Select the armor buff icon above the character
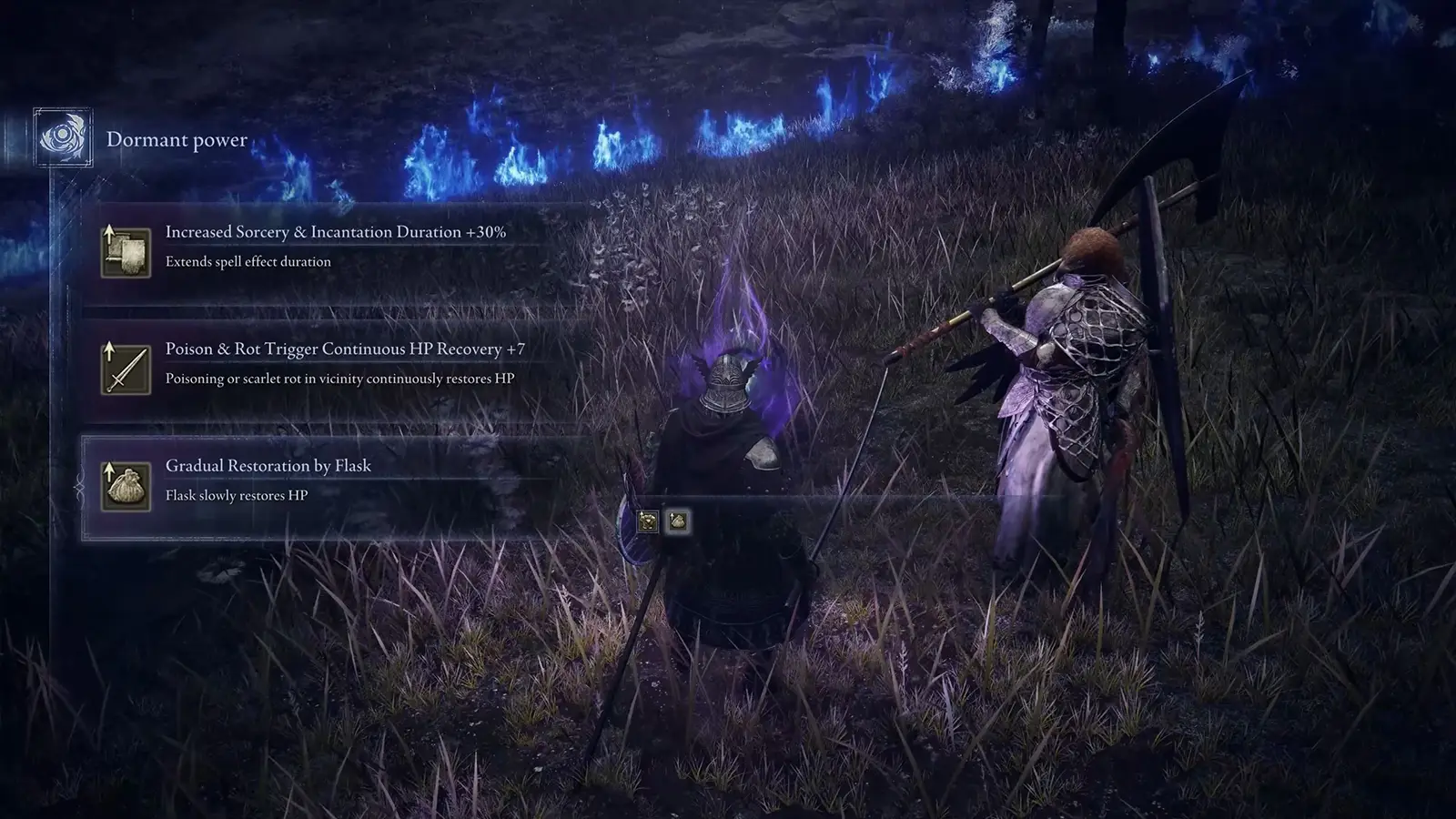 click(647, 521)
